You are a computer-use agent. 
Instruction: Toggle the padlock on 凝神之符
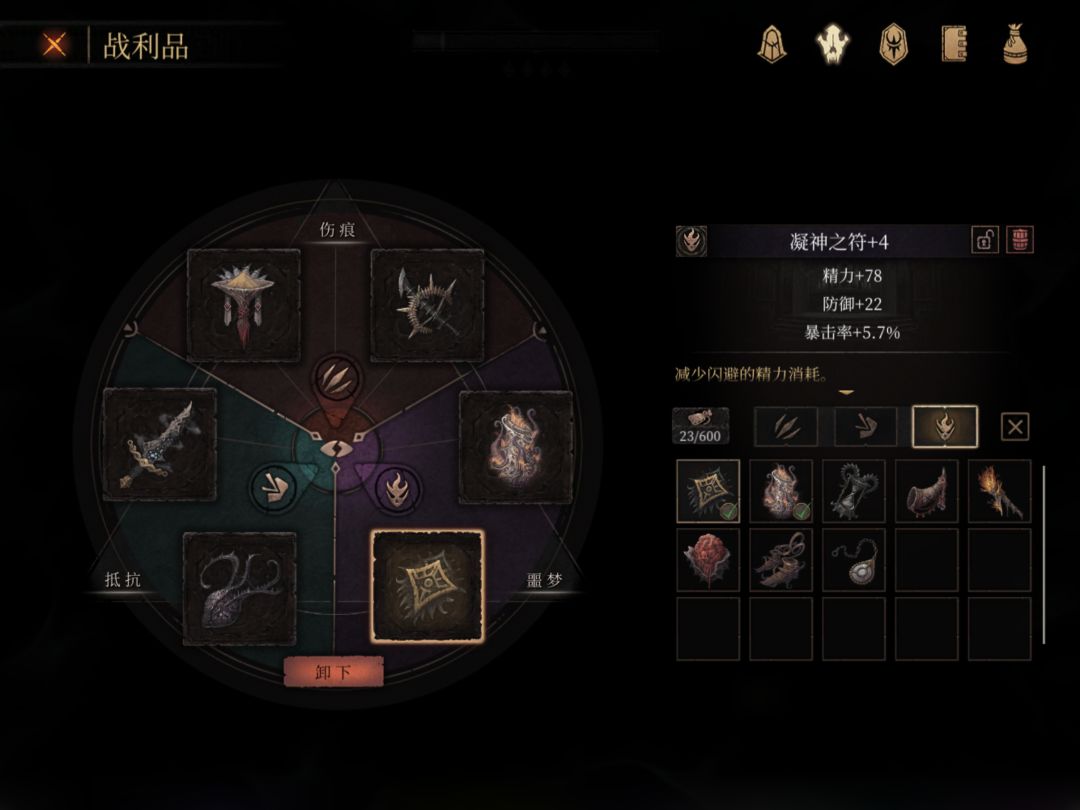point(984,240)
